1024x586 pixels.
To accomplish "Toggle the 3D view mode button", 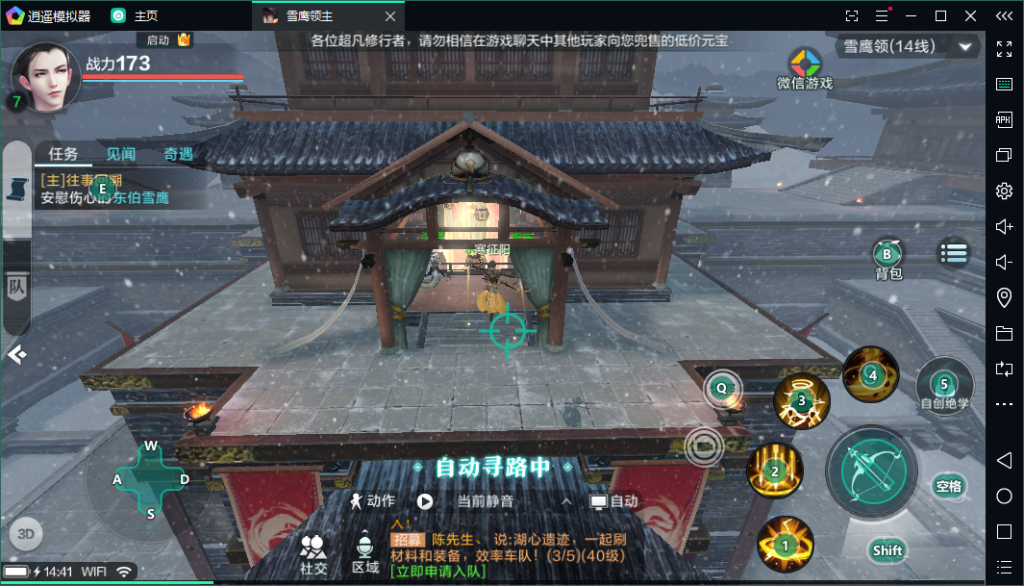I will pos(26,533).
